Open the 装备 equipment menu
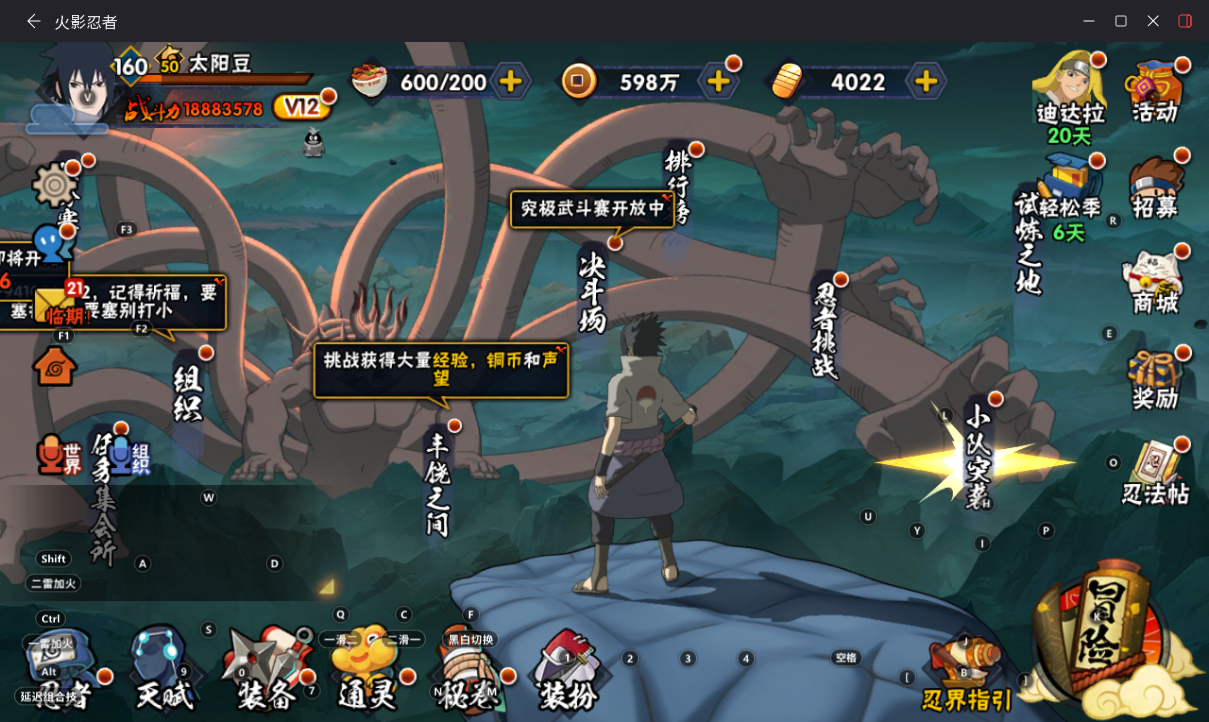The width and height of the screenshot is (1209, 722). (x=264, y=672)
